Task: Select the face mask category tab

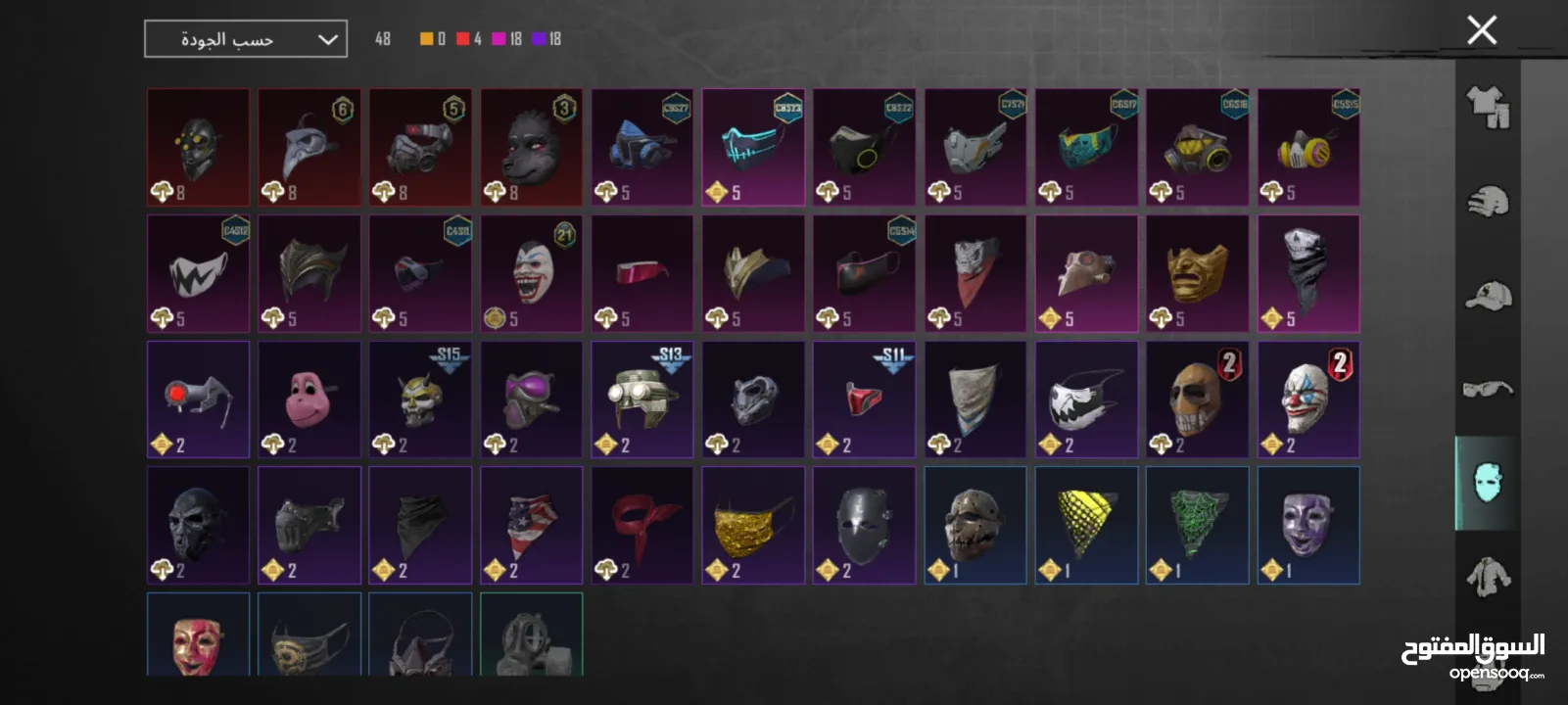Action: [1487, 483]
